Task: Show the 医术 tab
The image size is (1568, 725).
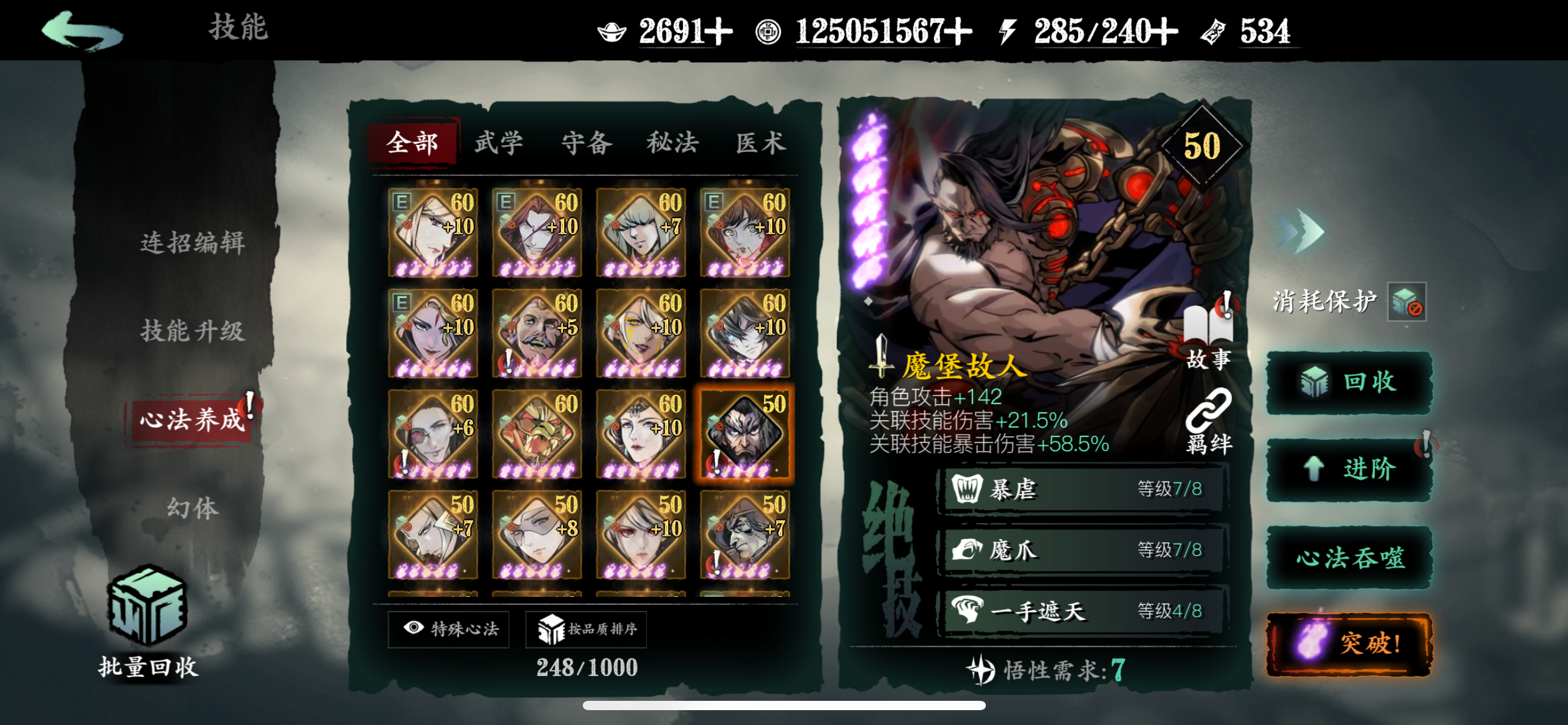Action: click(x=760, y=143)
